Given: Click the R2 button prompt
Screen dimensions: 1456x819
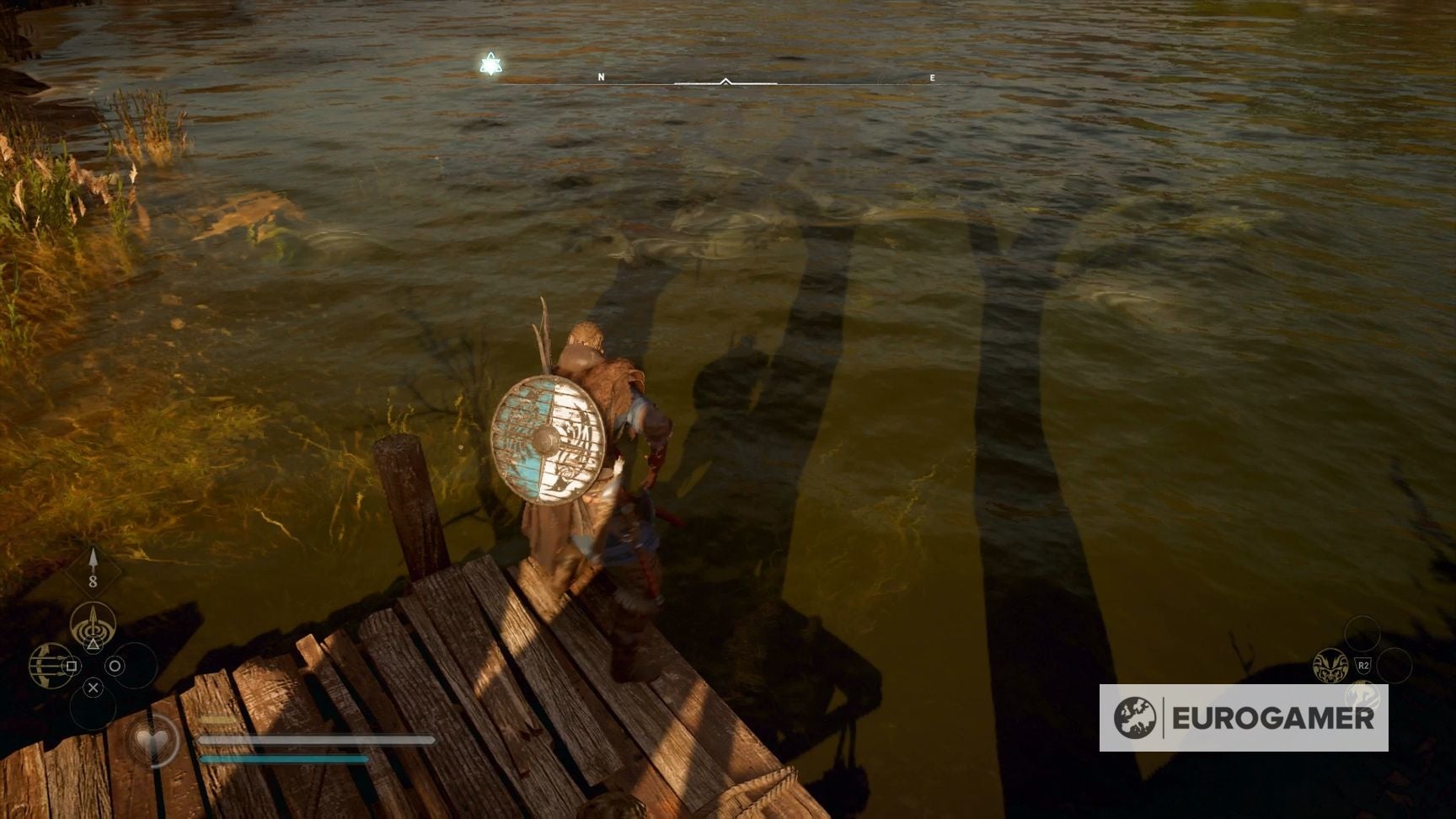Looking at the screenshot, I should (x=1364, y=665).
